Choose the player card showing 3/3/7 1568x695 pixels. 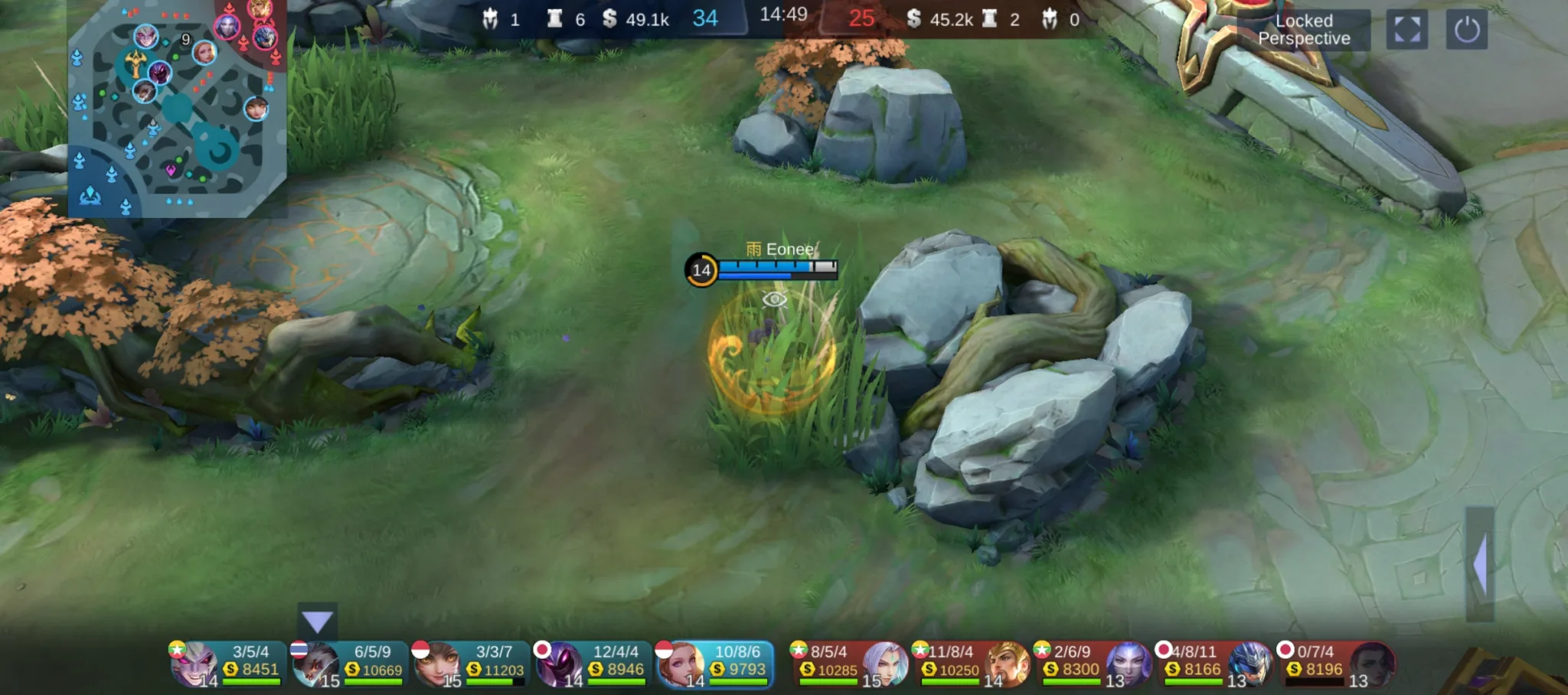pos(471,664)
